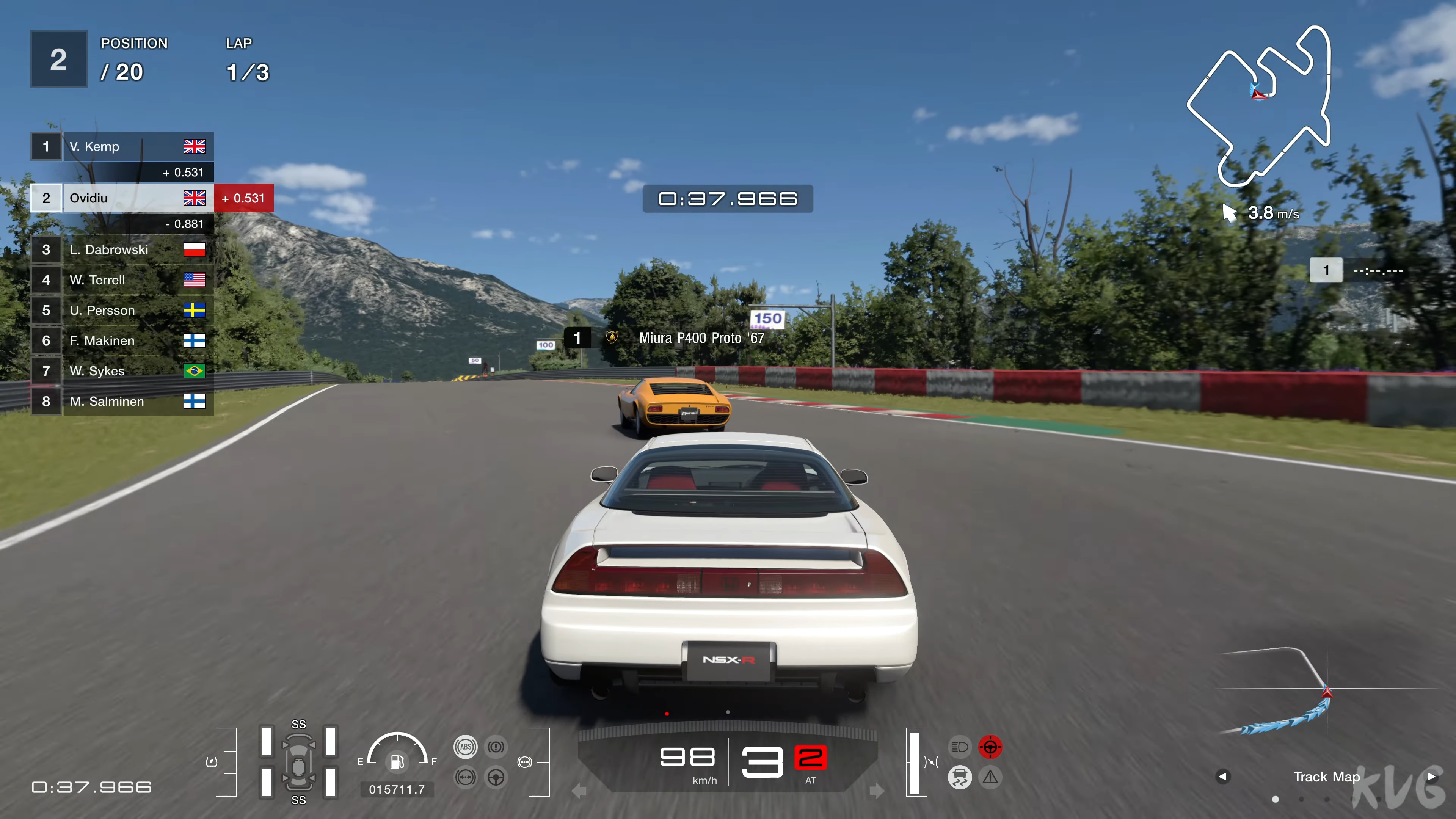Cycle Track Map panel with the right arrow
The height and width of the screenshot is (819, 1456).
point(1432,777)
